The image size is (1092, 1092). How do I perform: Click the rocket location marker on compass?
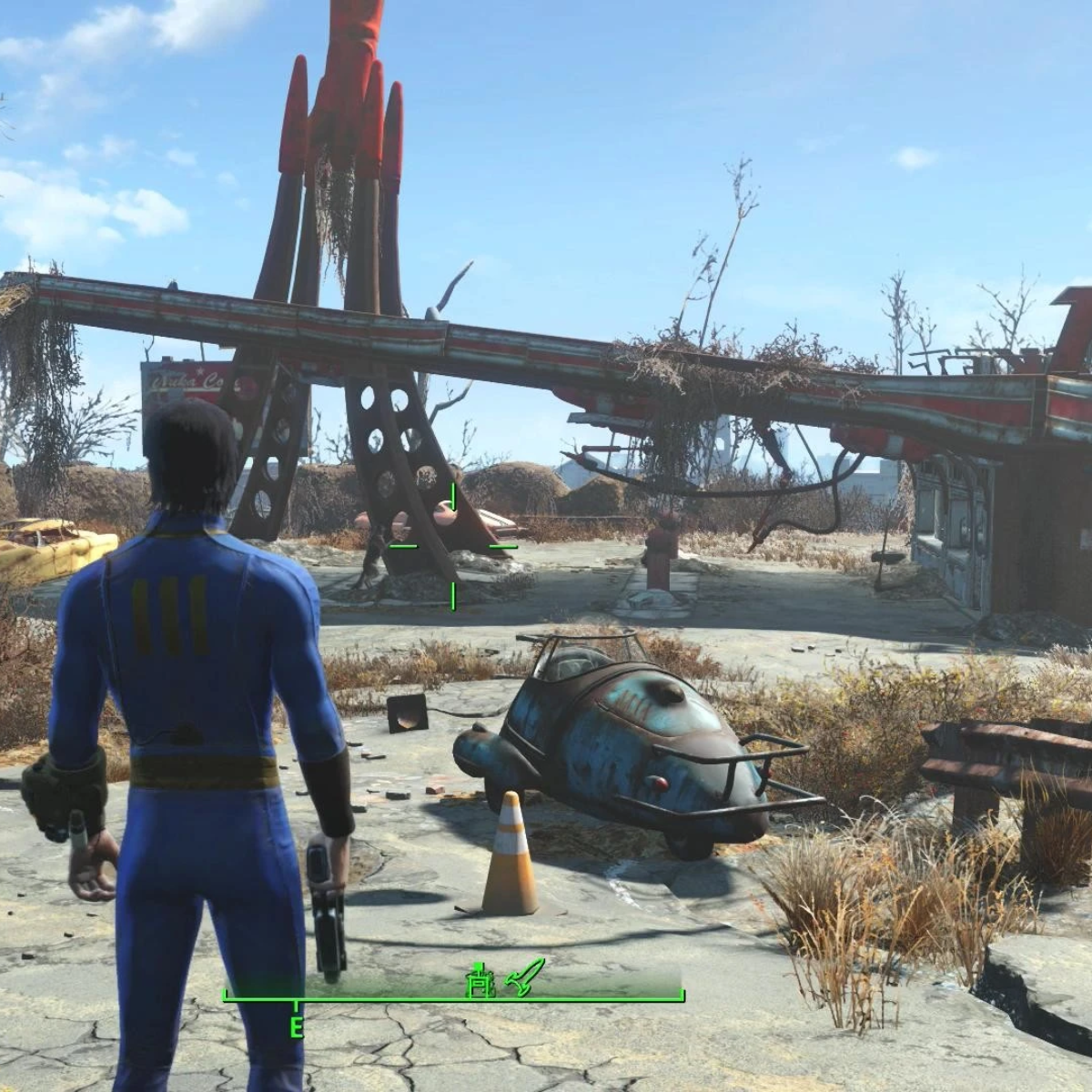point(527,976)
